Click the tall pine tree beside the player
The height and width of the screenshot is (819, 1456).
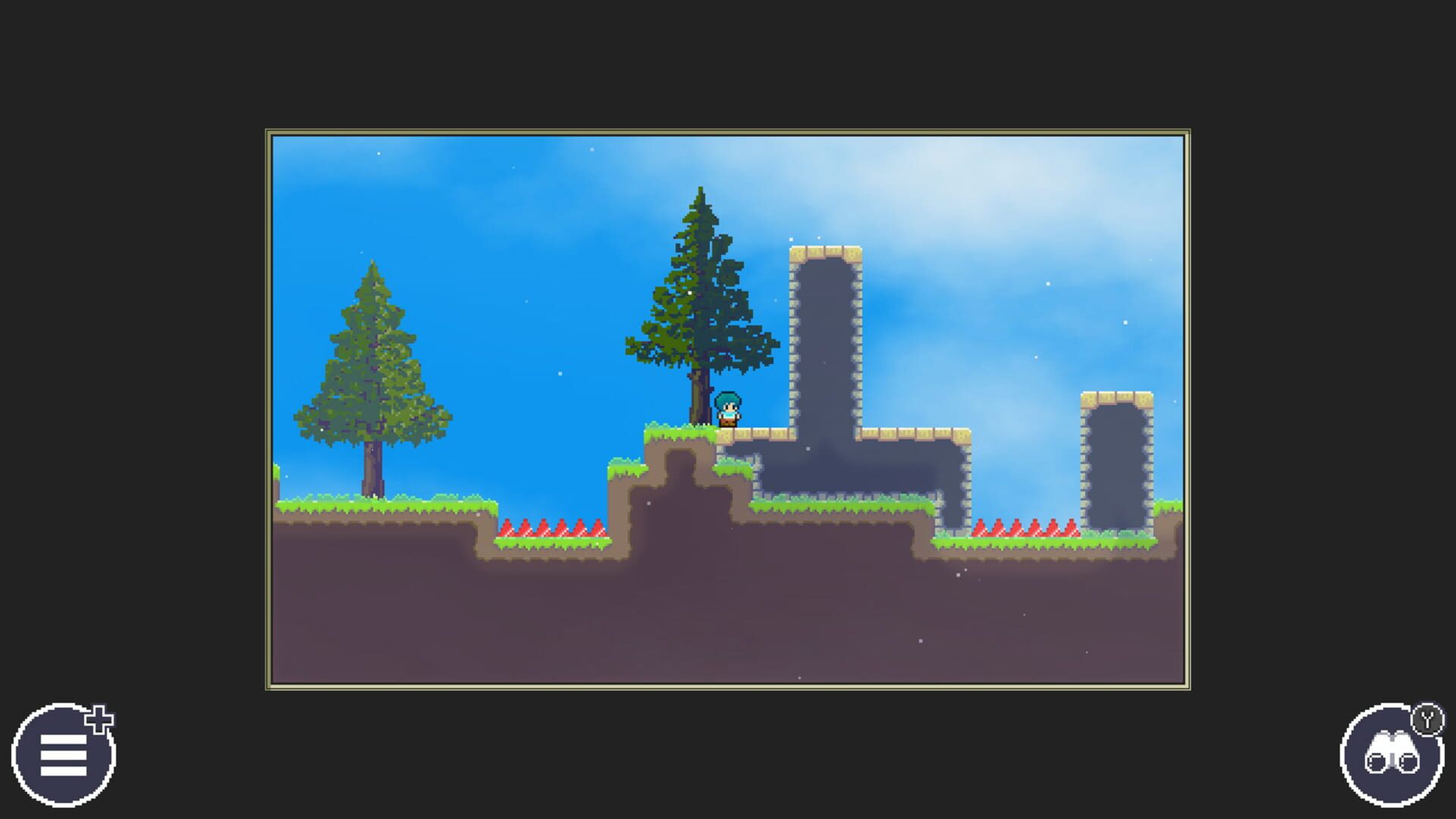coord(701,303)
